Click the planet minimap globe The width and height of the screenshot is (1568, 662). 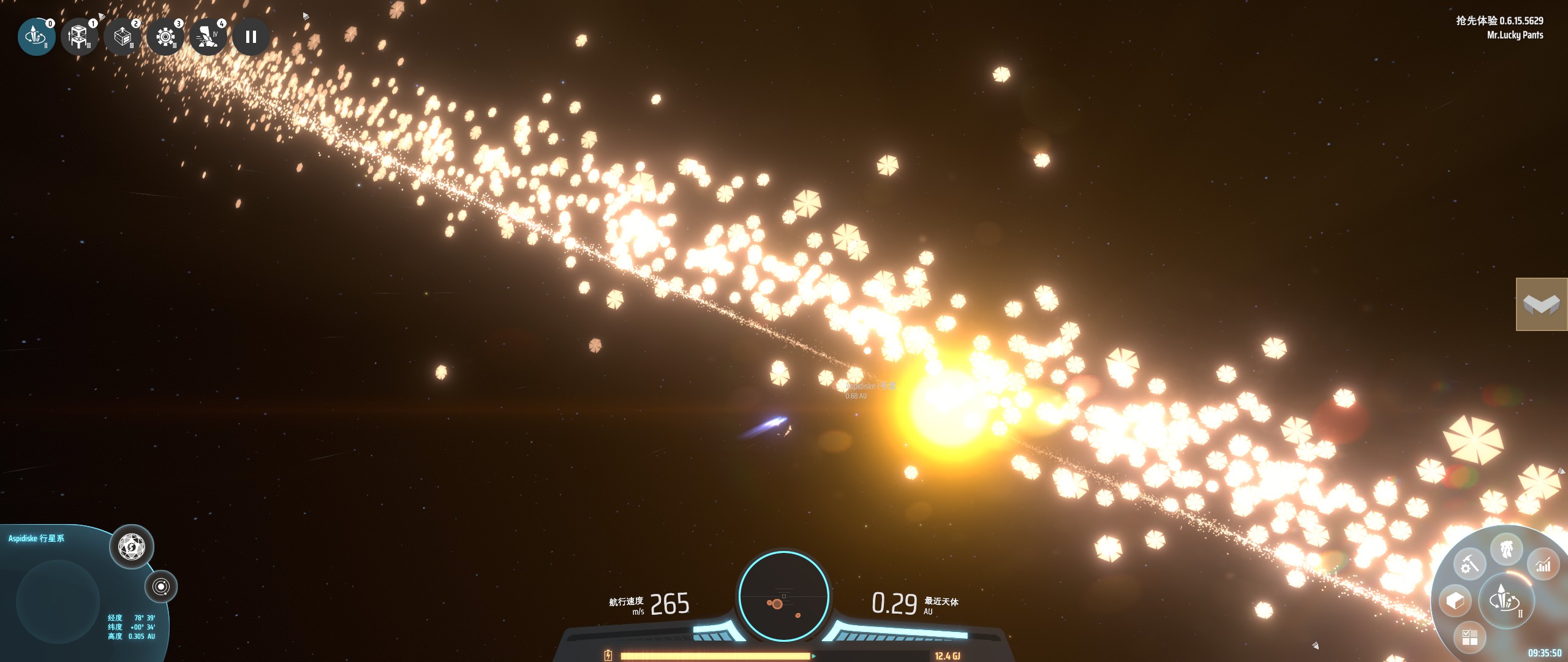58,601
